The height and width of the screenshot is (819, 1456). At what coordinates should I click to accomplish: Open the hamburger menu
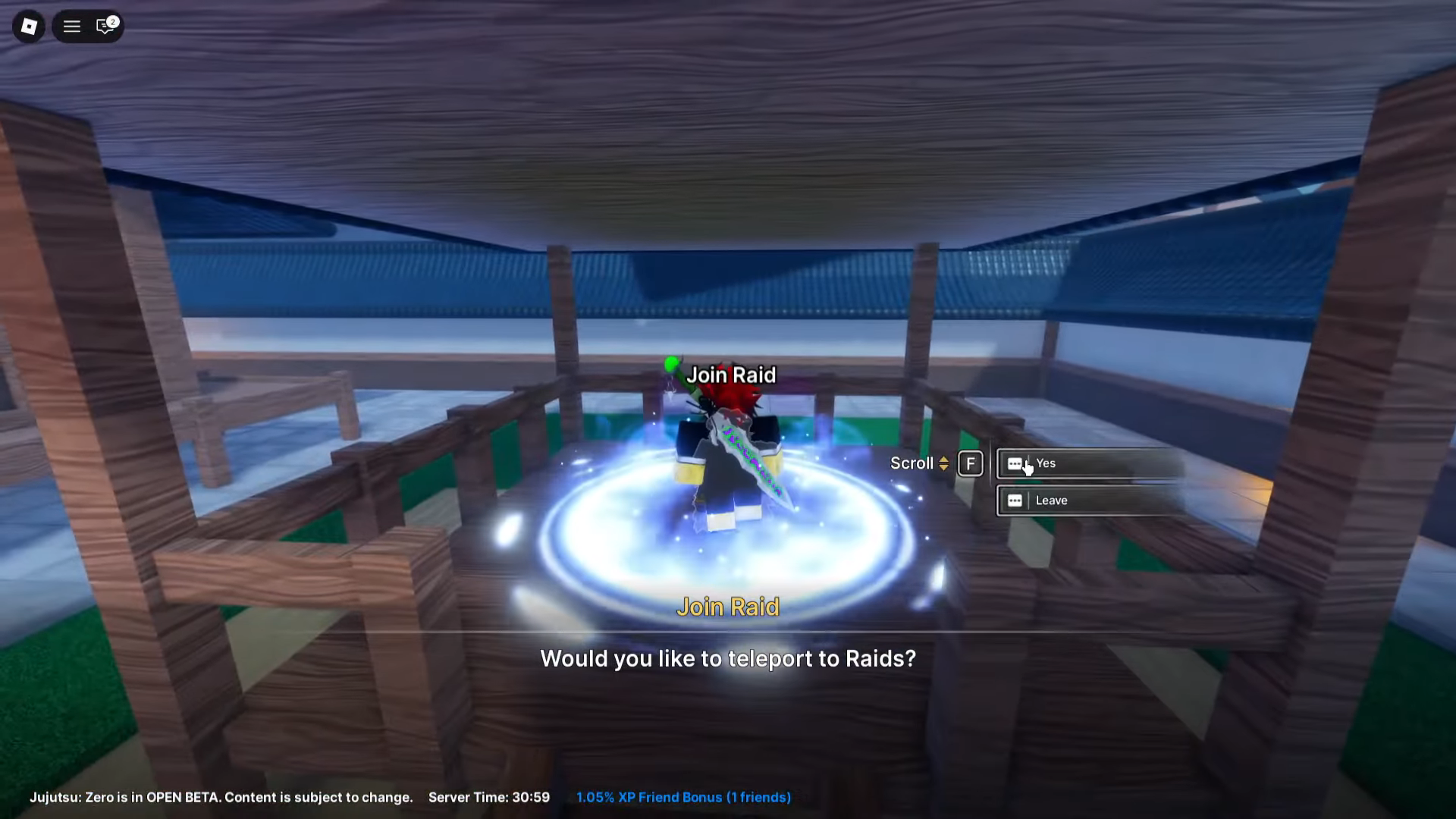pos(71,27)
